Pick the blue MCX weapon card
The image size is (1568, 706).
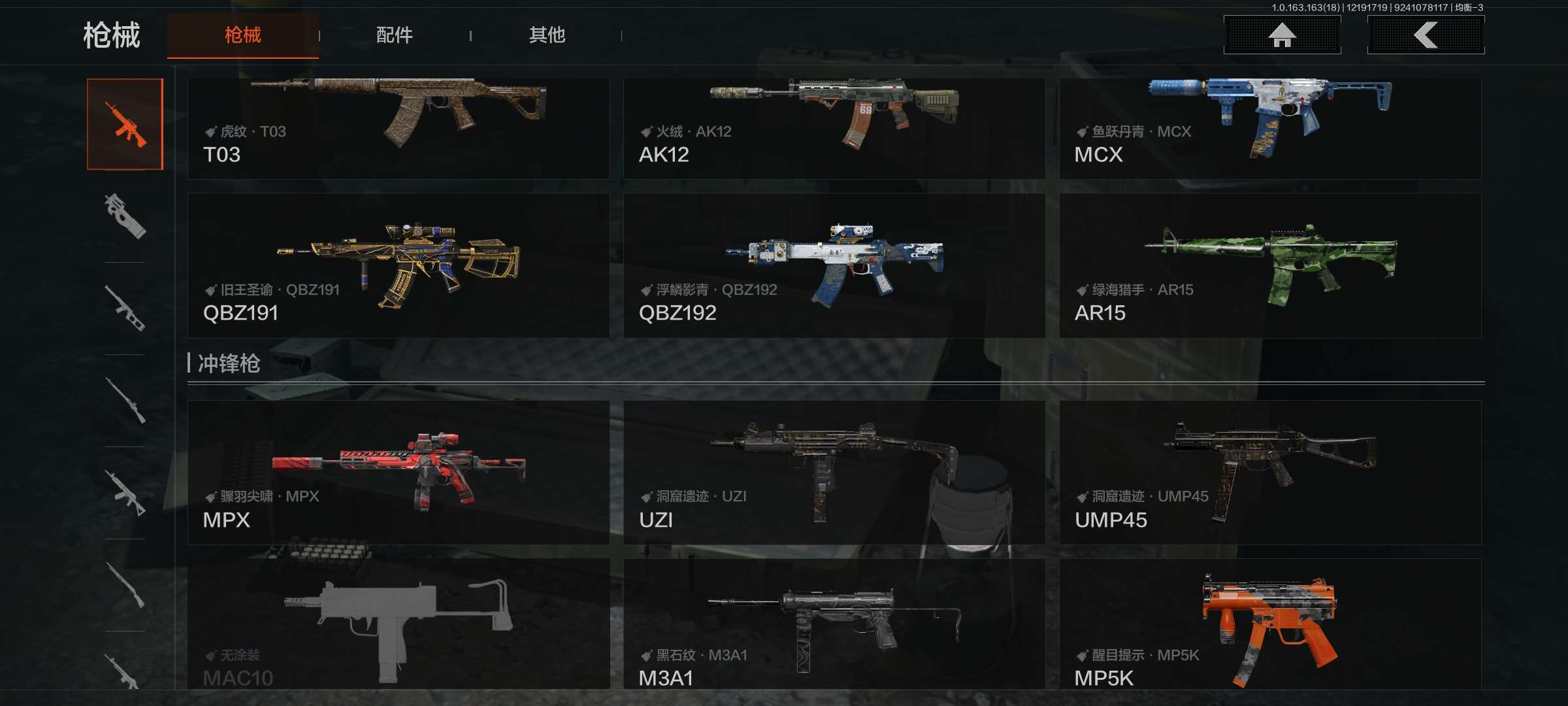tap(1270, 128)
